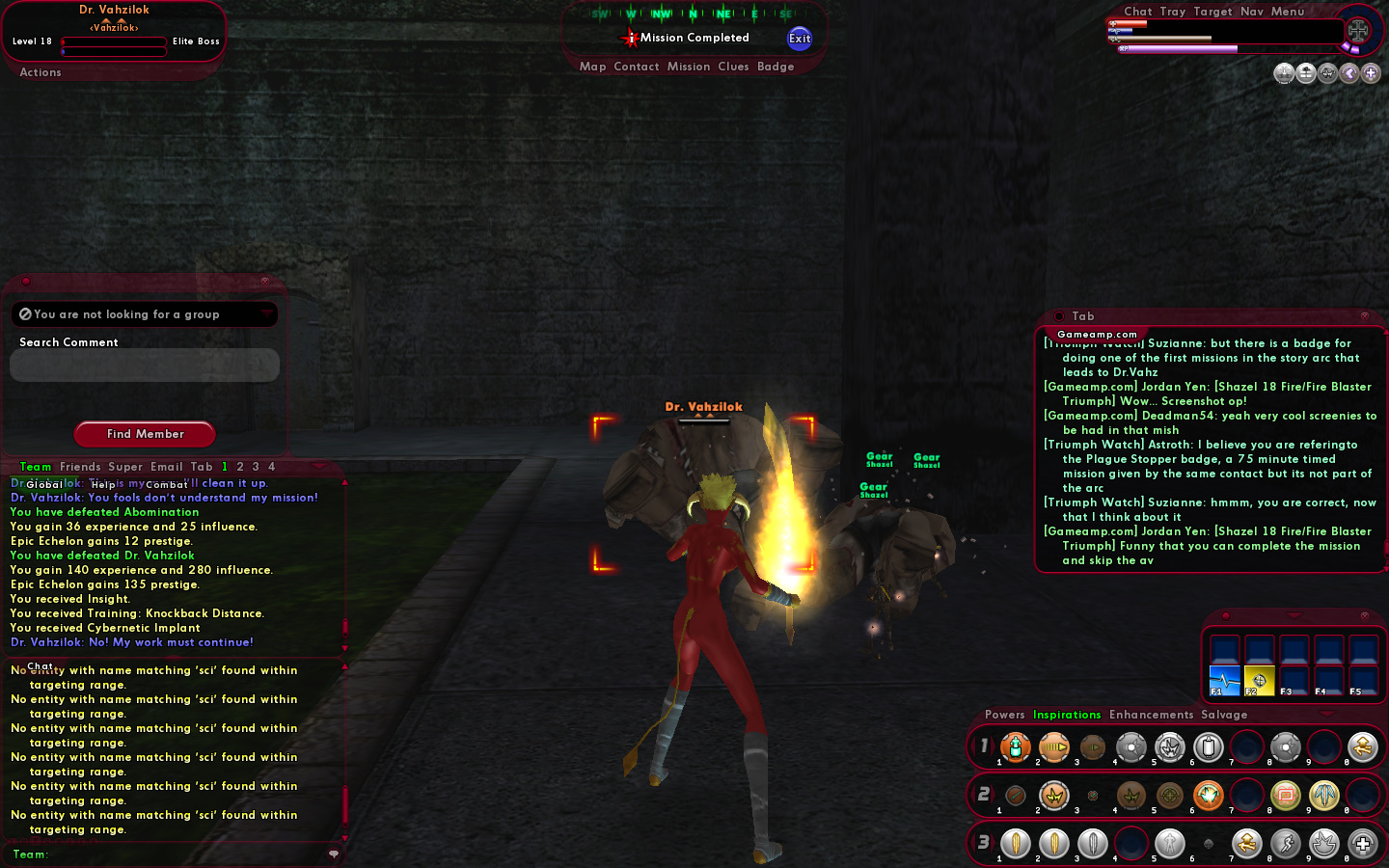The height and width of the screenshot is (868, 1389).
Task: Select the Combat chat tab
Action: [166, 484]
